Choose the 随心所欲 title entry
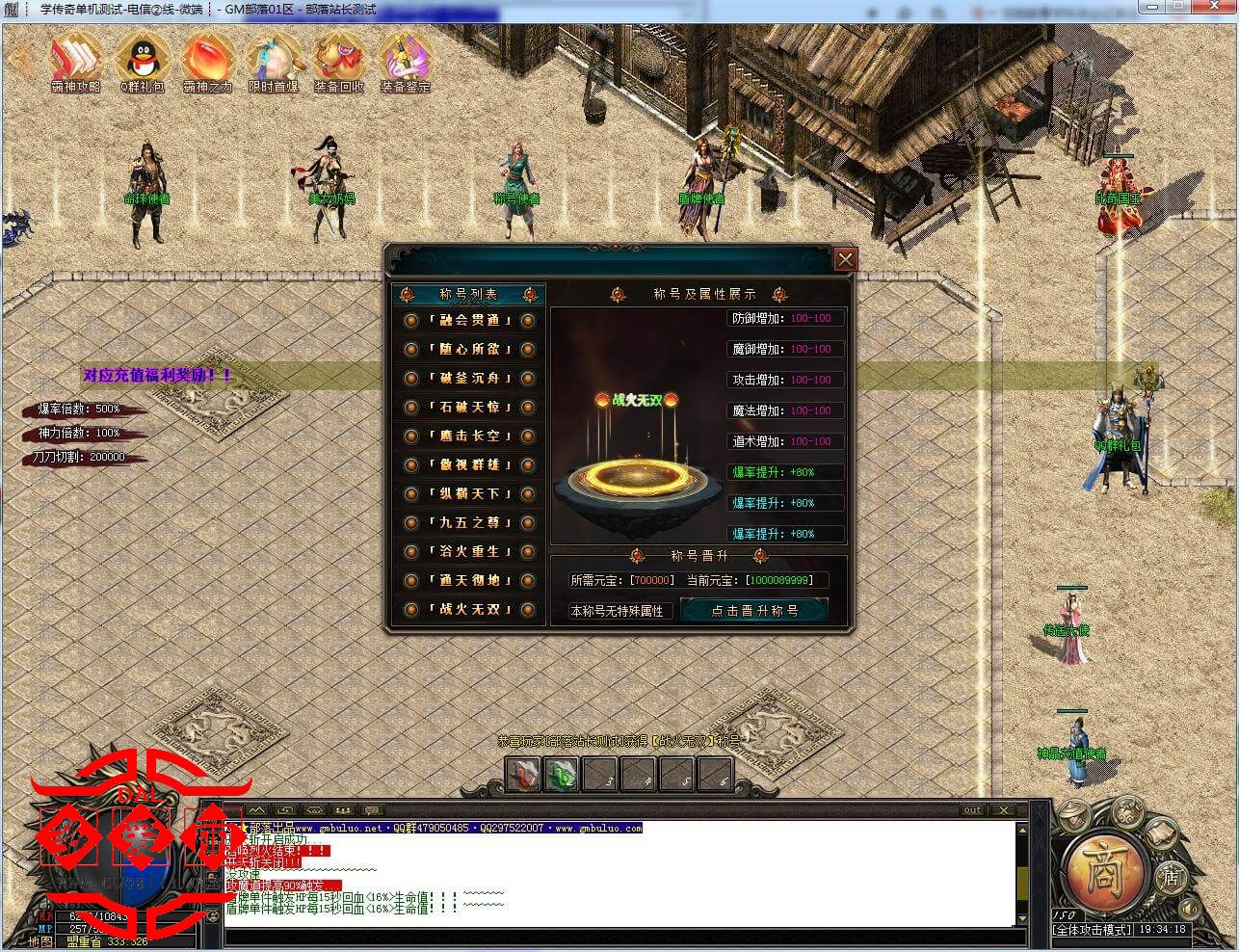Image resolution: width=1239 pixels, height=952 pixels. coord(469,350)
